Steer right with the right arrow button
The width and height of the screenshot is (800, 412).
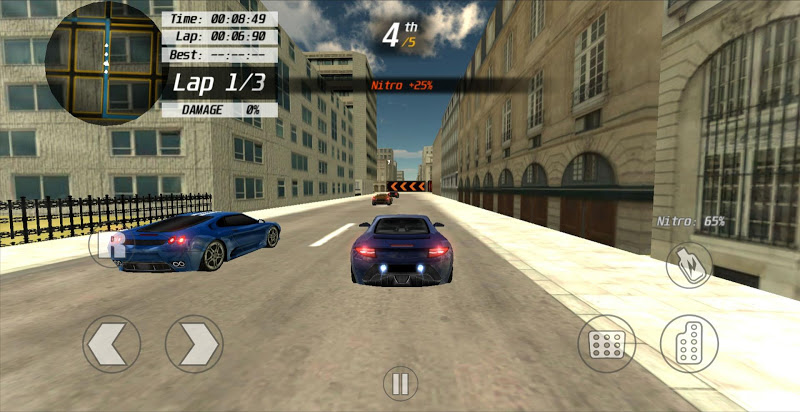[x=193, y=344]
